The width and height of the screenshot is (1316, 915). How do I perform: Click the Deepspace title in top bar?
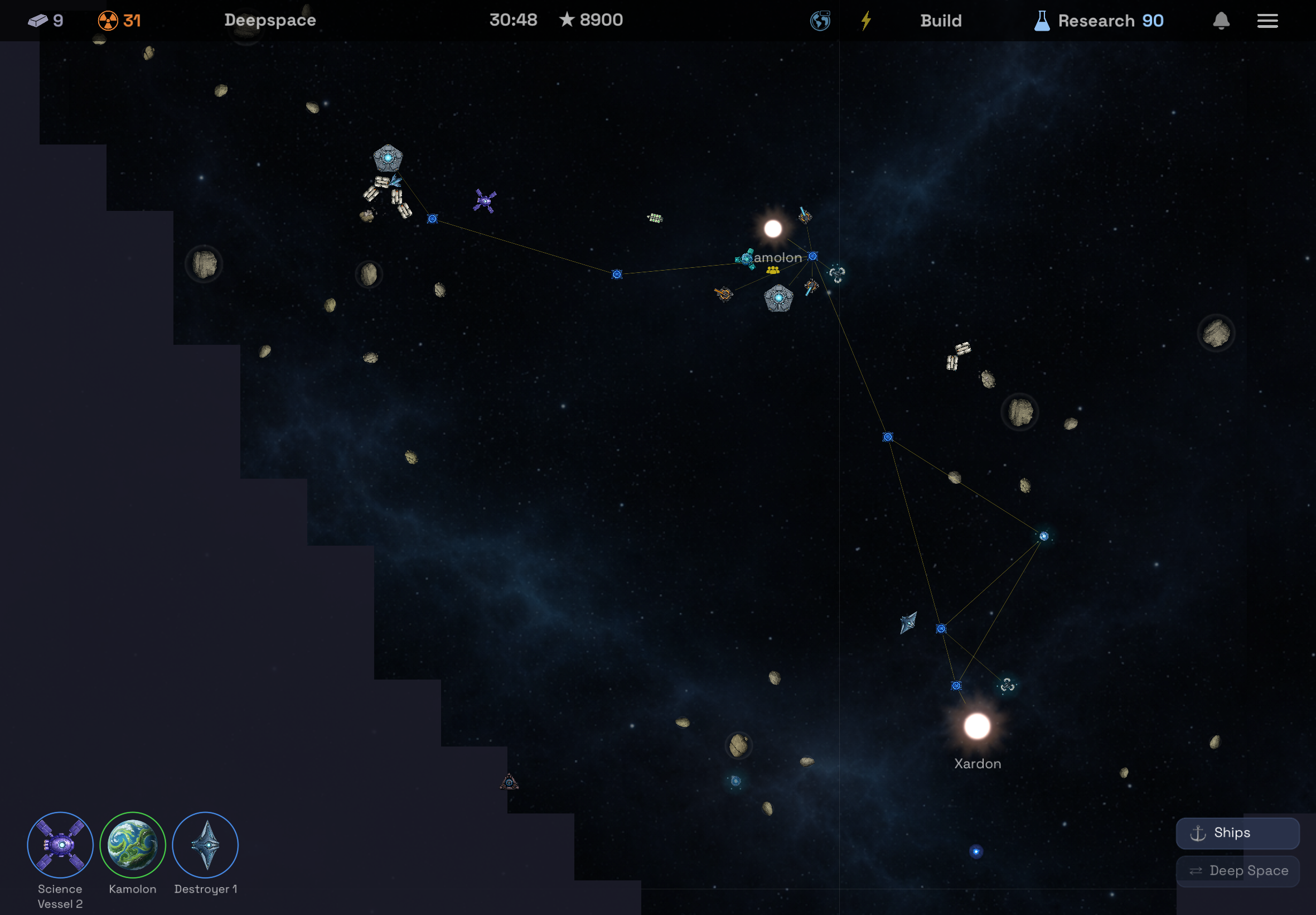pyautogui.click(x=270, y=20)
